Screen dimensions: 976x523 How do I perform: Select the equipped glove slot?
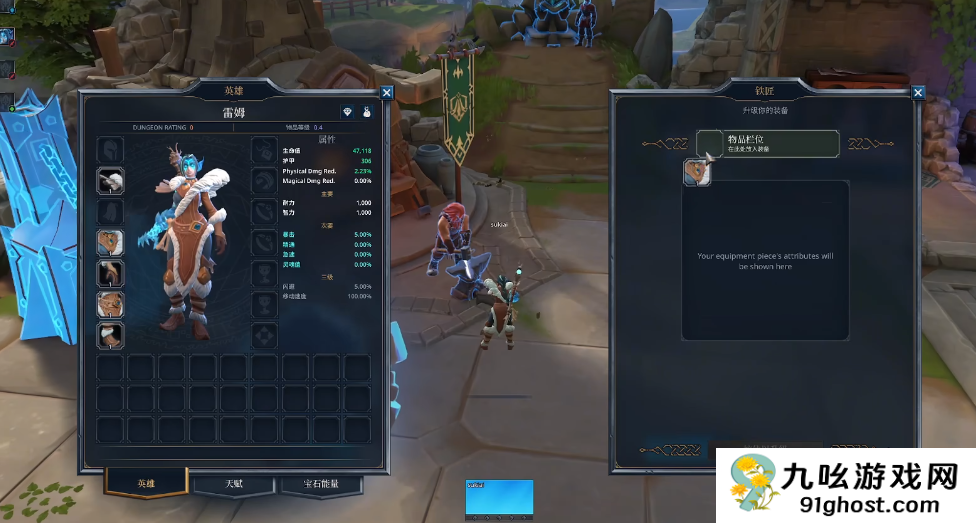coord(110,273)
